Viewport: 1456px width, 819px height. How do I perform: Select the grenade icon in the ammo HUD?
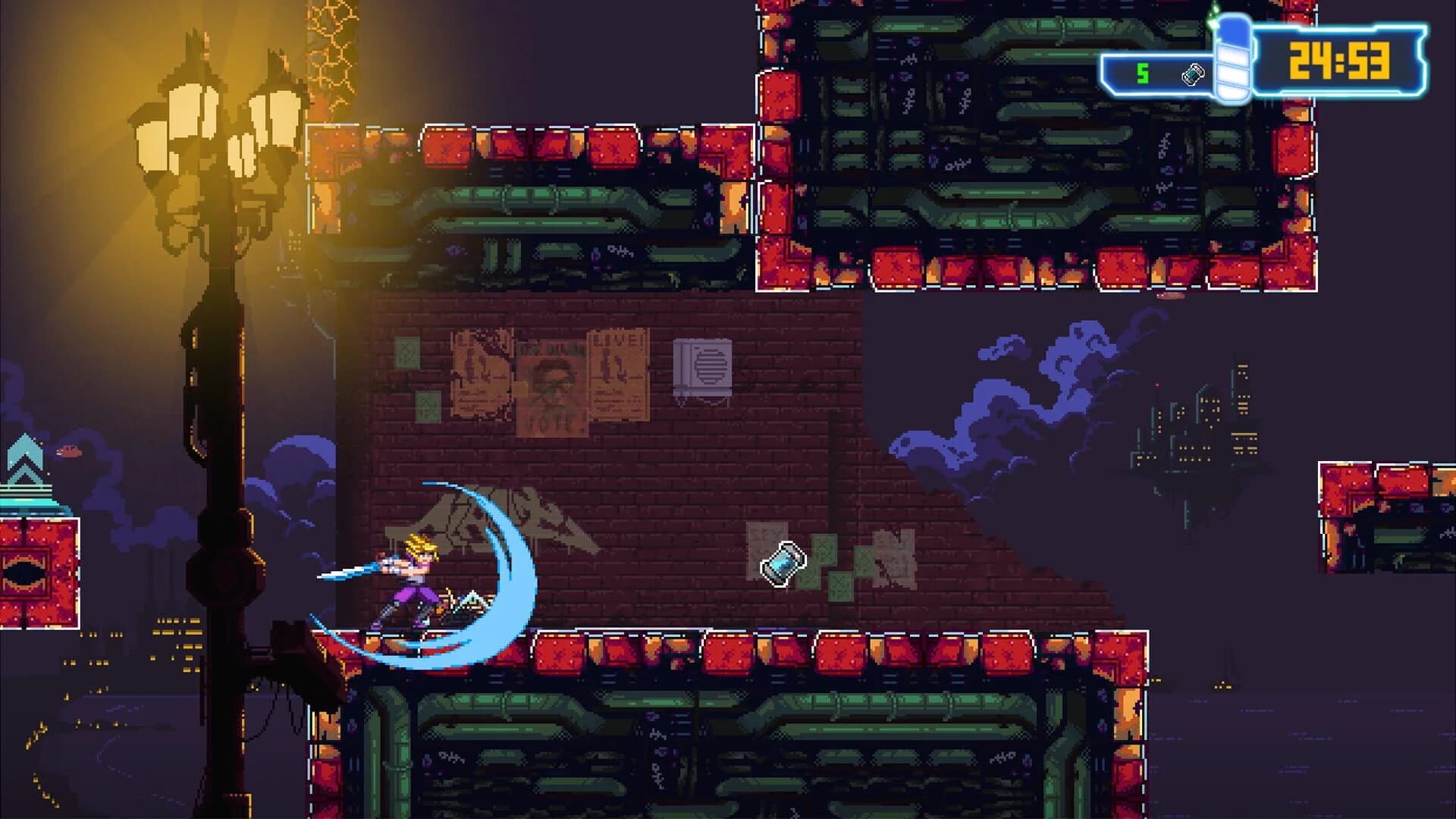[1192, 75]
